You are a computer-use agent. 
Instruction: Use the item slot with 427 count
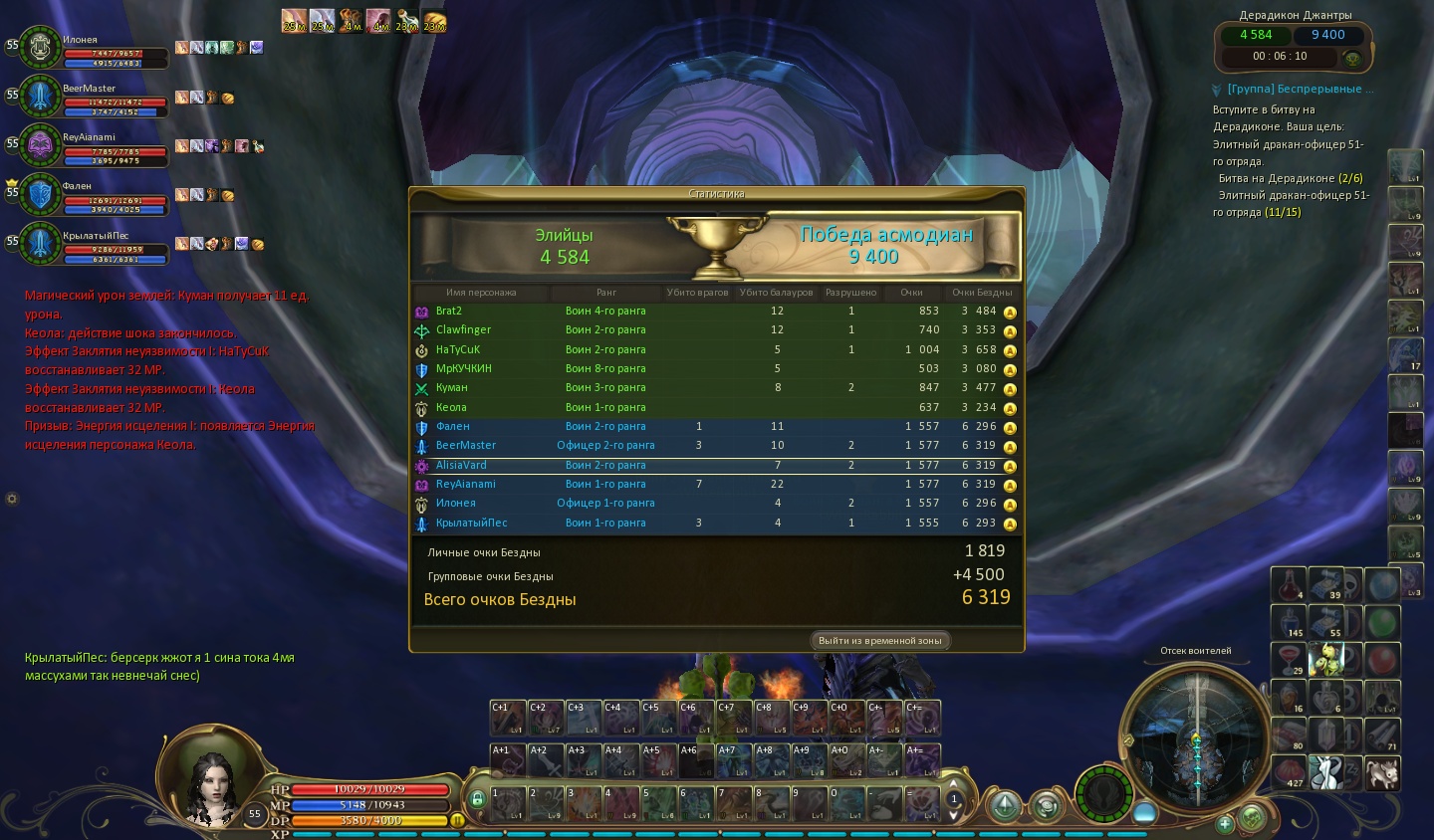point(1292,771)
